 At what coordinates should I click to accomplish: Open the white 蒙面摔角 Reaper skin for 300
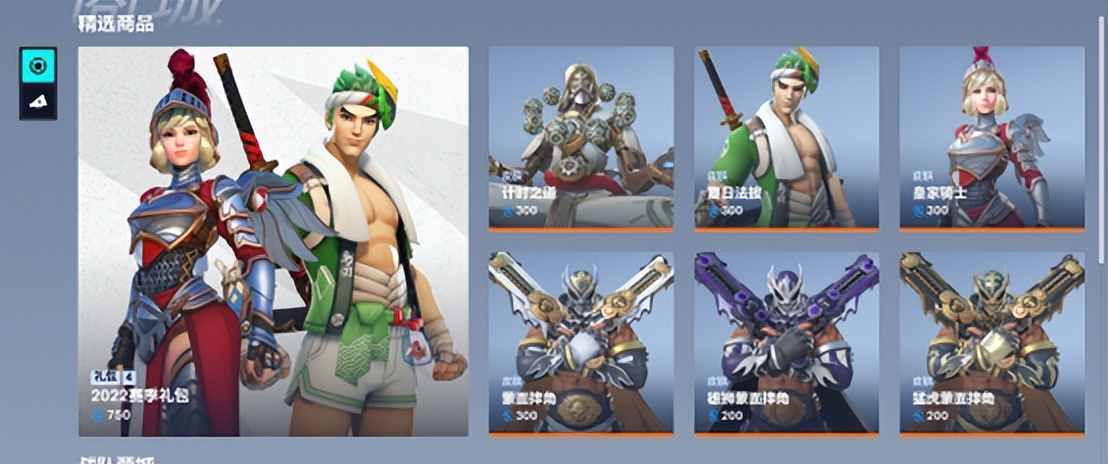point(580,343)
